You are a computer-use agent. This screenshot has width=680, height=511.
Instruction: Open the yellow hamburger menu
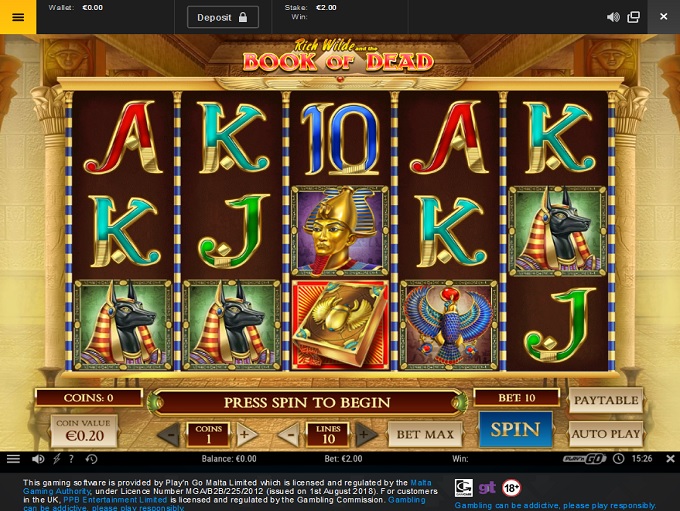(18, 17)
